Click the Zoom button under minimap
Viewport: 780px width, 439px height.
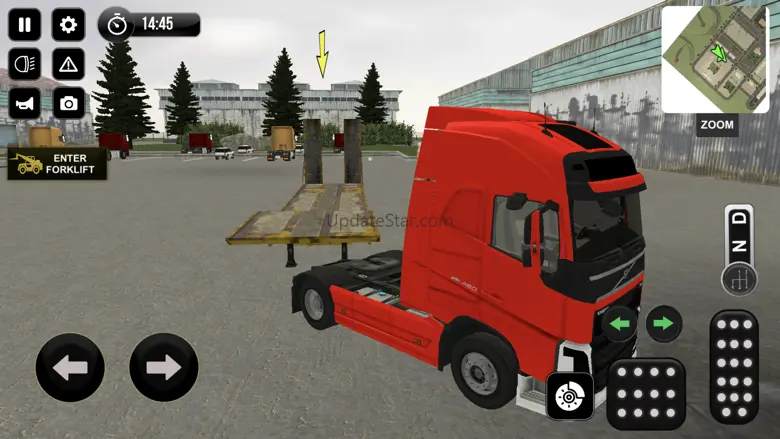[x=717, y=125]
